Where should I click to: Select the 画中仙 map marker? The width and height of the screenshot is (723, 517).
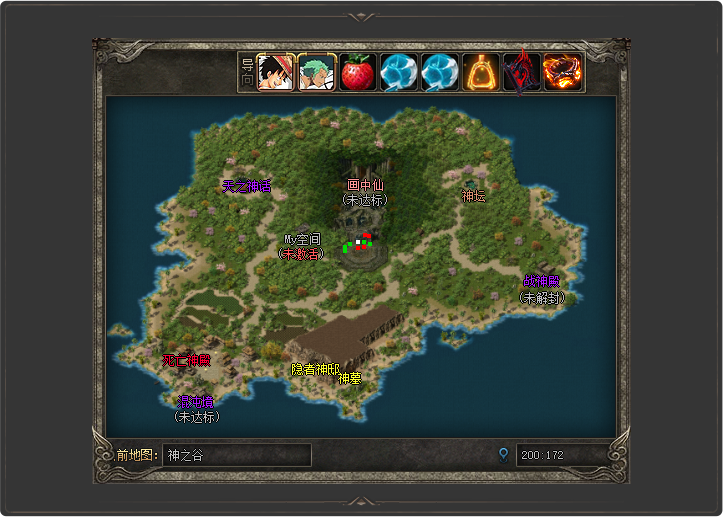click(x=364, y=186)
